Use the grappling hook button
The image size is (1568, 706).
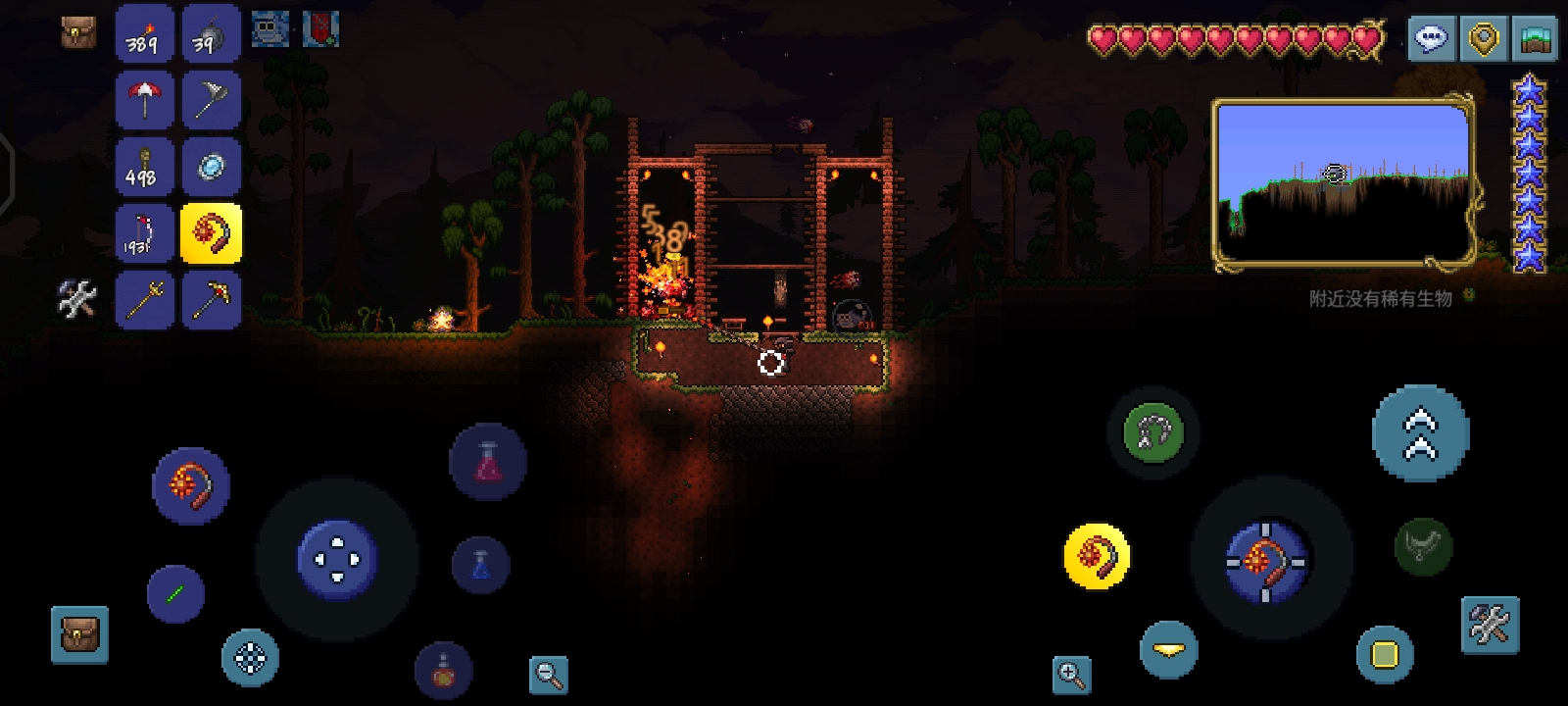[1152, 432]
